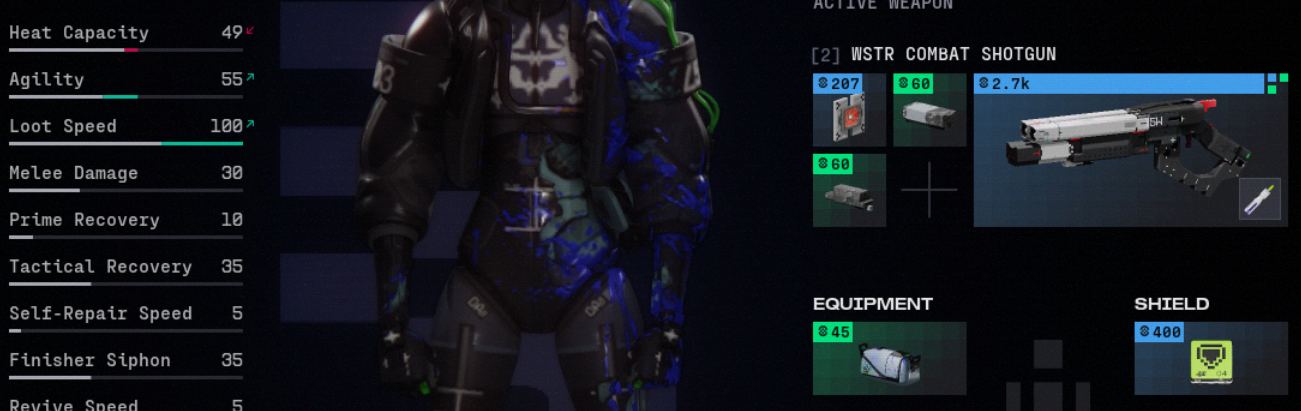This screenshot has height=411, width=1301.
Task: Select the equipment bag slot priced 45
Action: coord(889,359)
